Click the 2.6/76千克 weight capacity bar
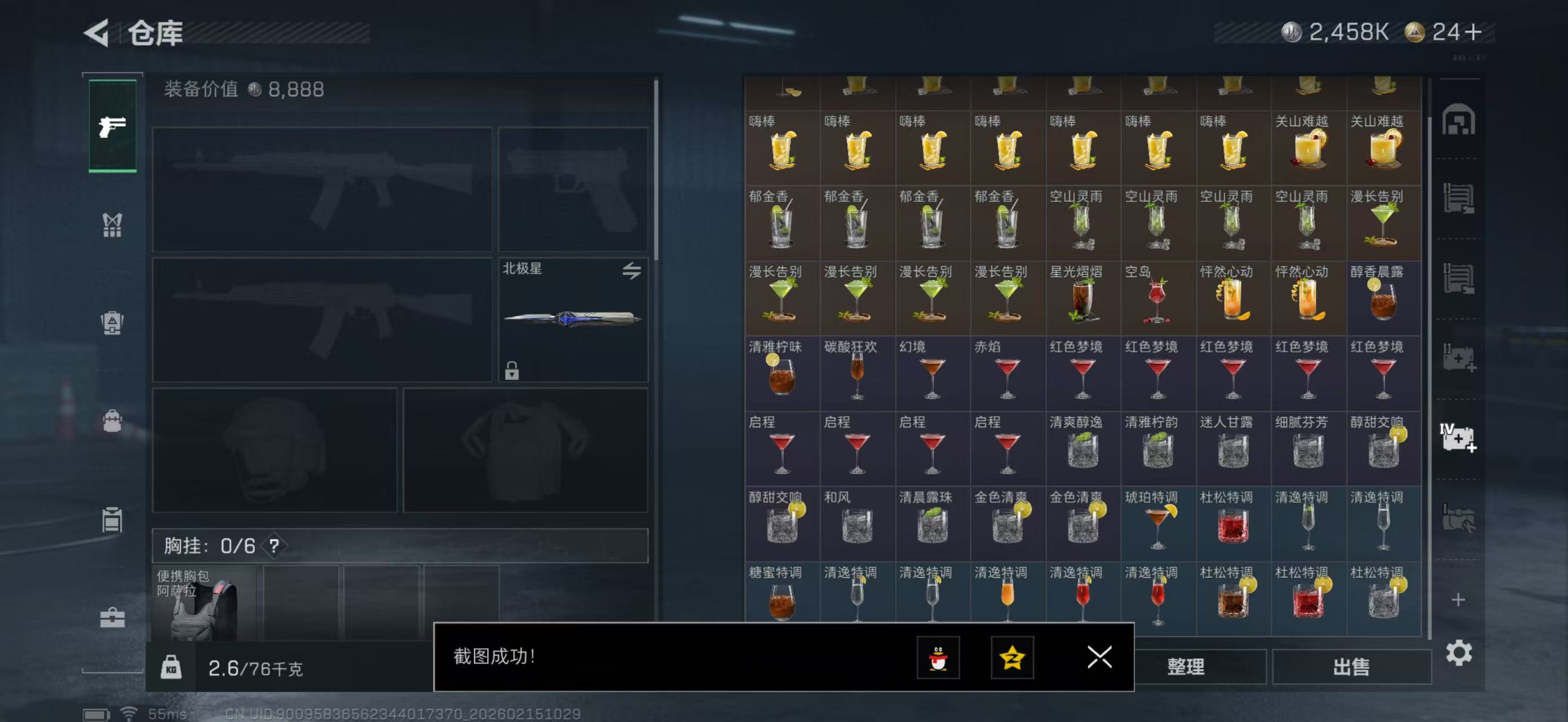Viewport: 1568px width, 722px height. coord(255,668)
